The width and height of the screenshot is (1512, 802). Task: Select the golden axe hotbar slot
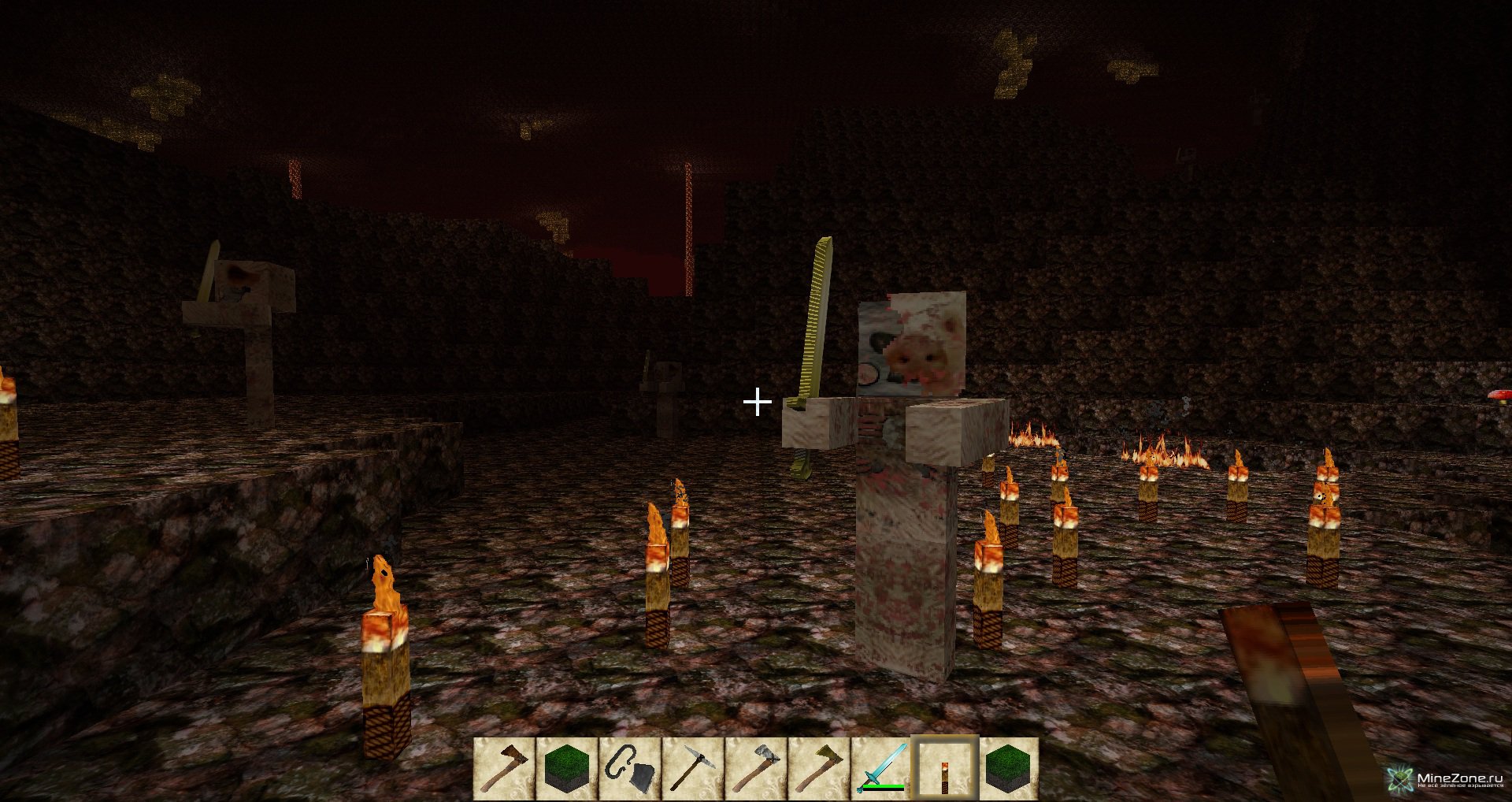coord(819,767)
